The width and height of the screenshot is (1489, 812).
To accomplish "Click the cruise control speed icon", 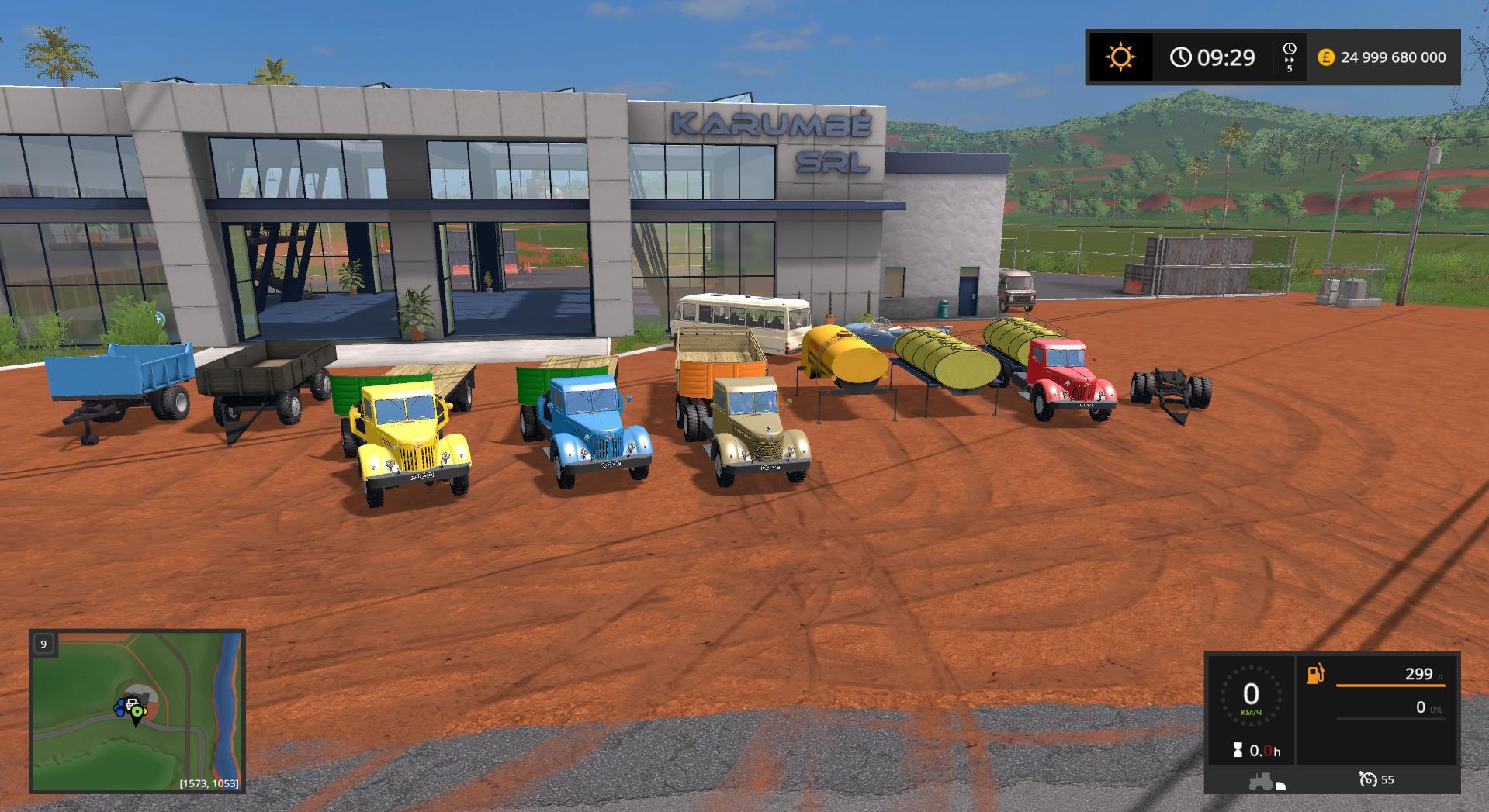I will [x=1368, y=779].
